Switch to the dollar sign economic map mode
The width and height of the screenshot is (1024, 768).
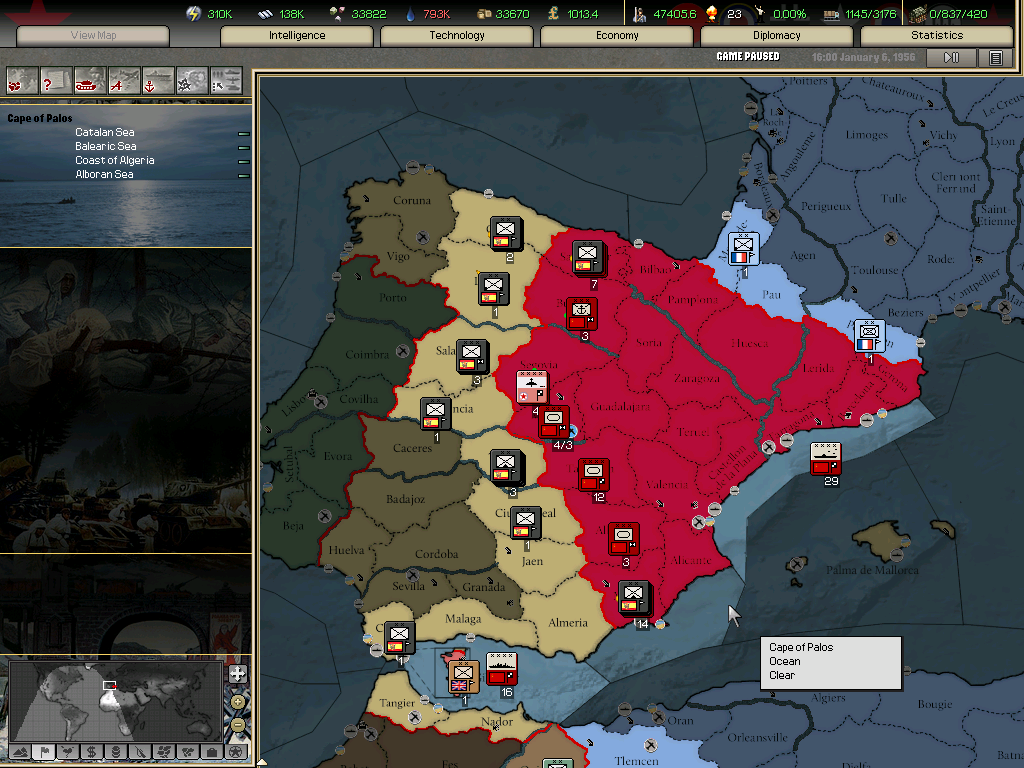click(x=91, y=752)
